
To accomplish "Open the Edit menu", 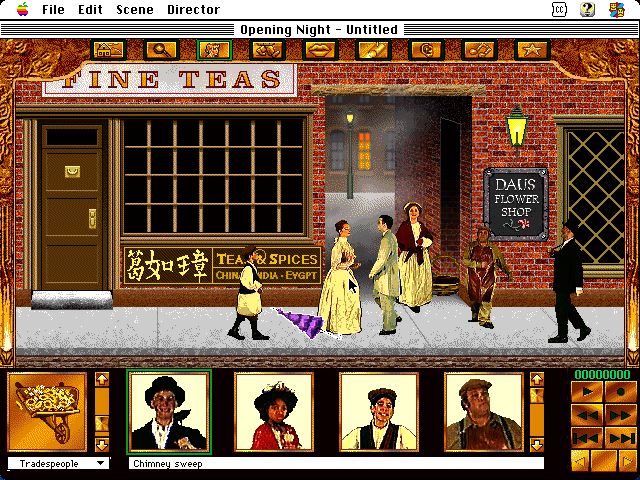I will (90, 10).
